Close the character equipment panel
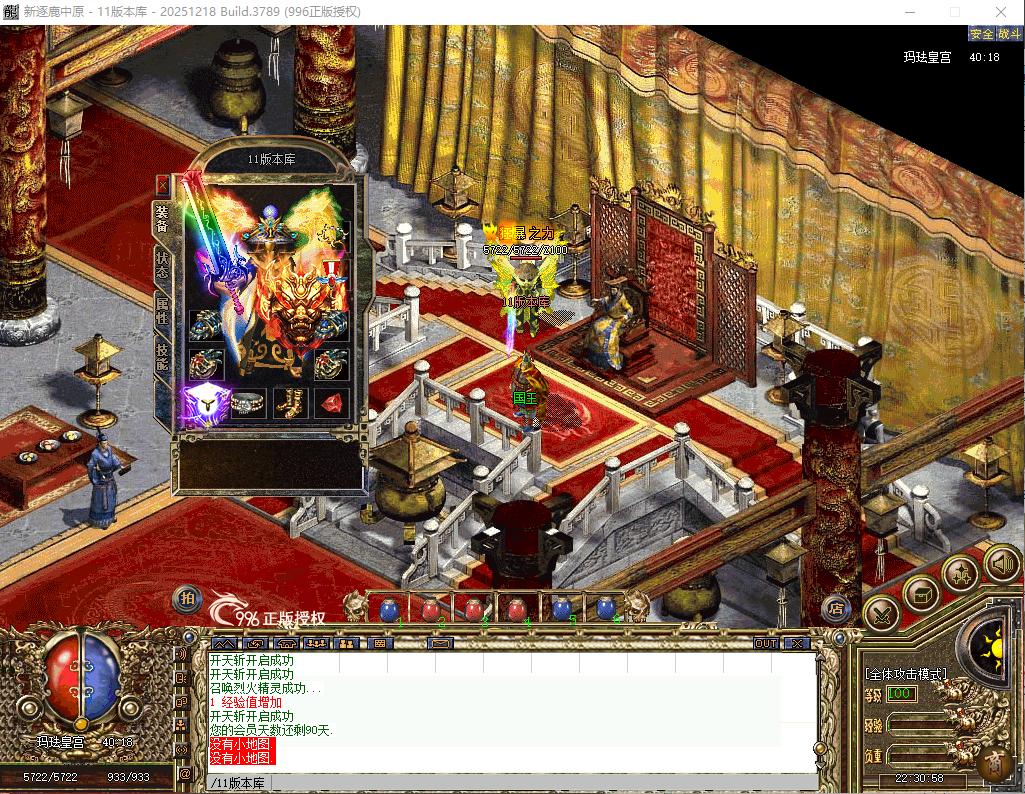Image resolution: width=1025 pixels, height=794 pixels. (163, 186)
